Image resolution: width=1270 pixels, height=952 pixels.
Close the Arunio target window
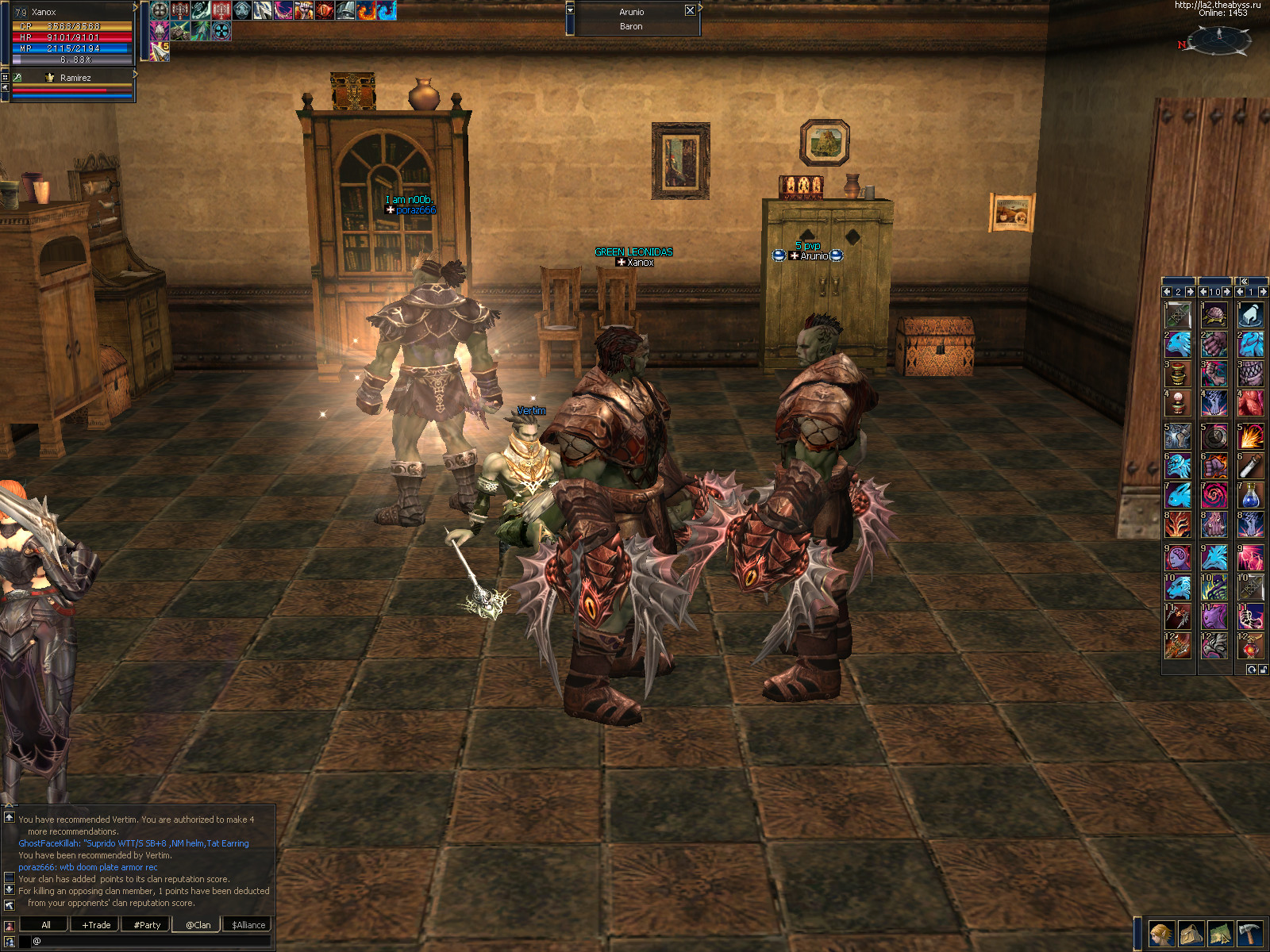click(690, 11)
